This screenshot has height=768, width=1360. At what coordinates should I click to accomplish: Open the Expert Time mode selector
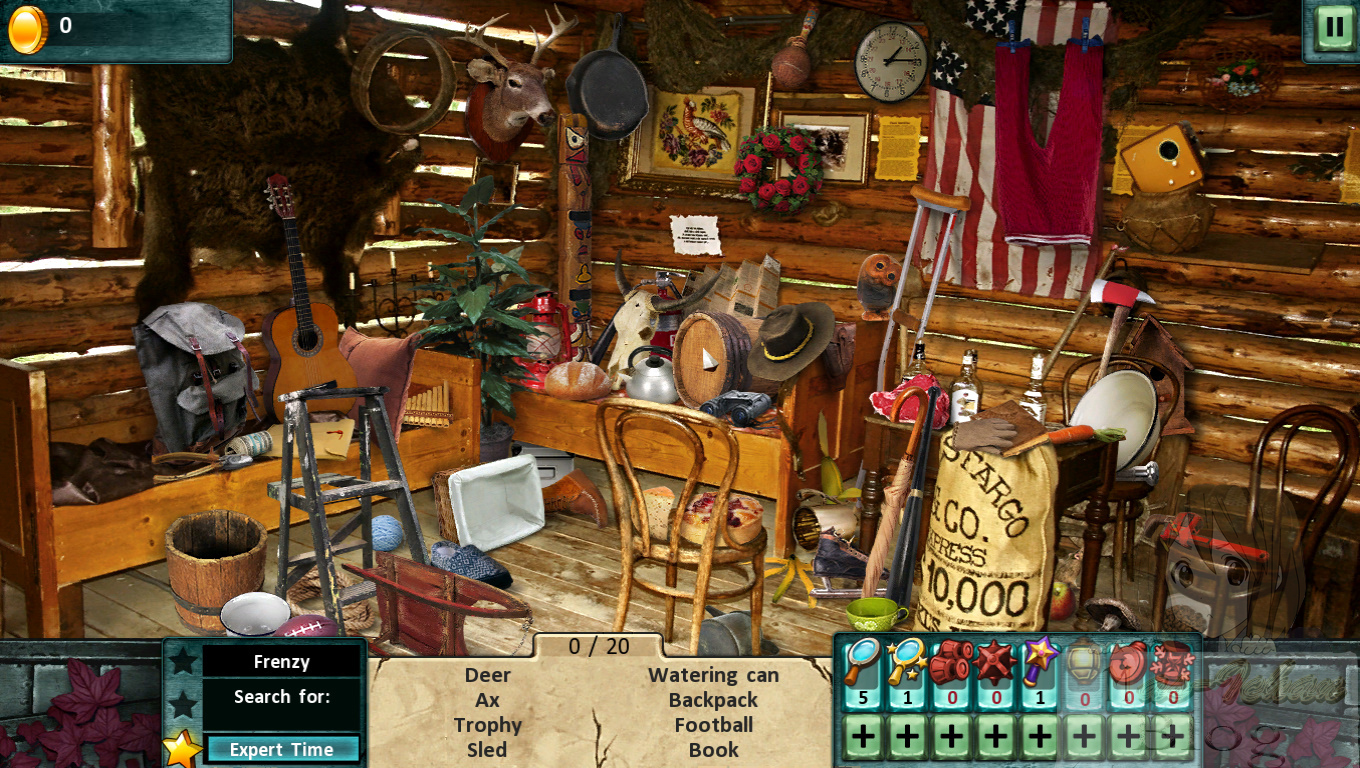(283, 749)
